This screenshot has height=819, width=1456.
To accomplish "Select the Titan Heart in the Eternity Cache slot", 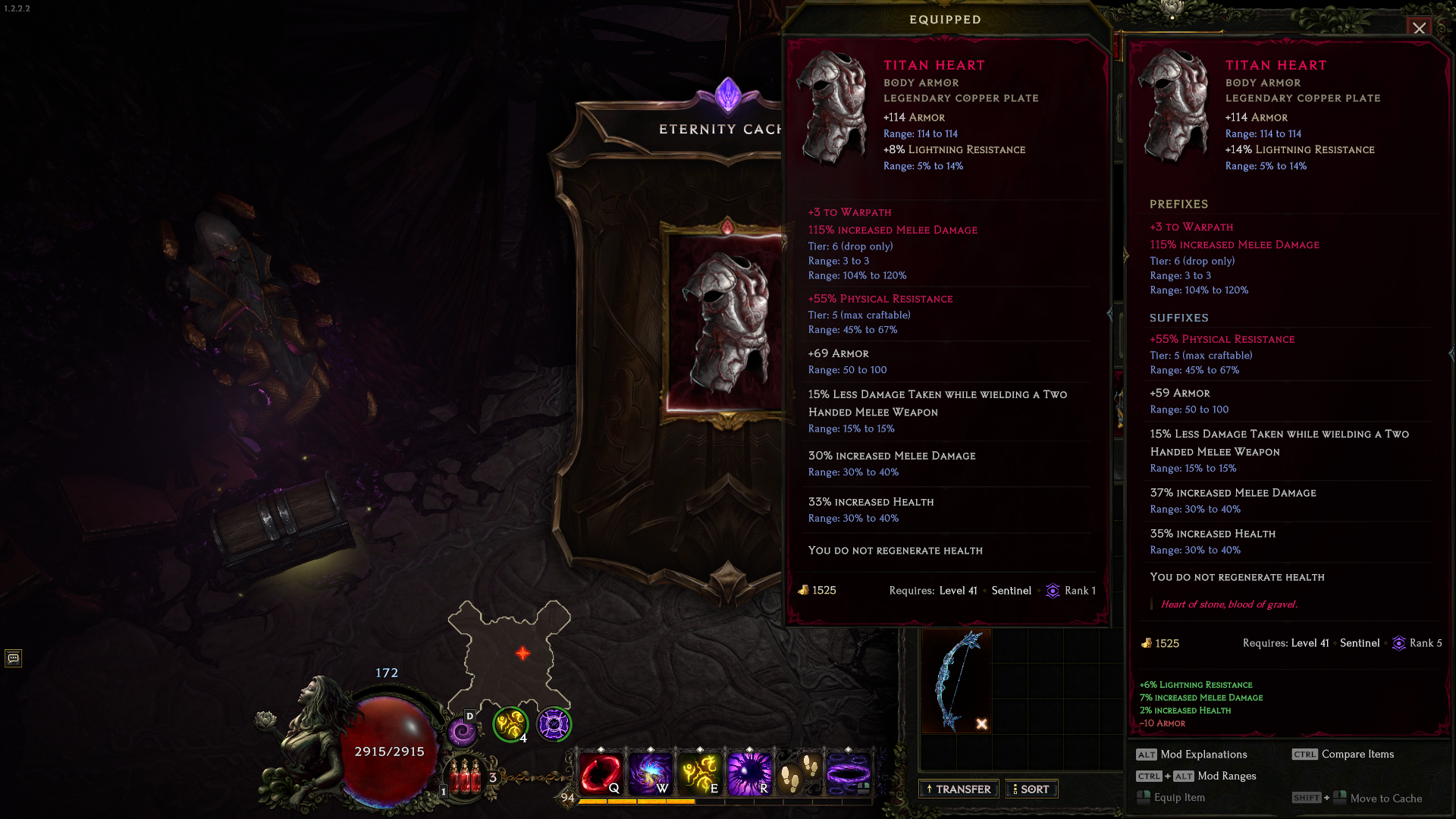I will 726,322.
